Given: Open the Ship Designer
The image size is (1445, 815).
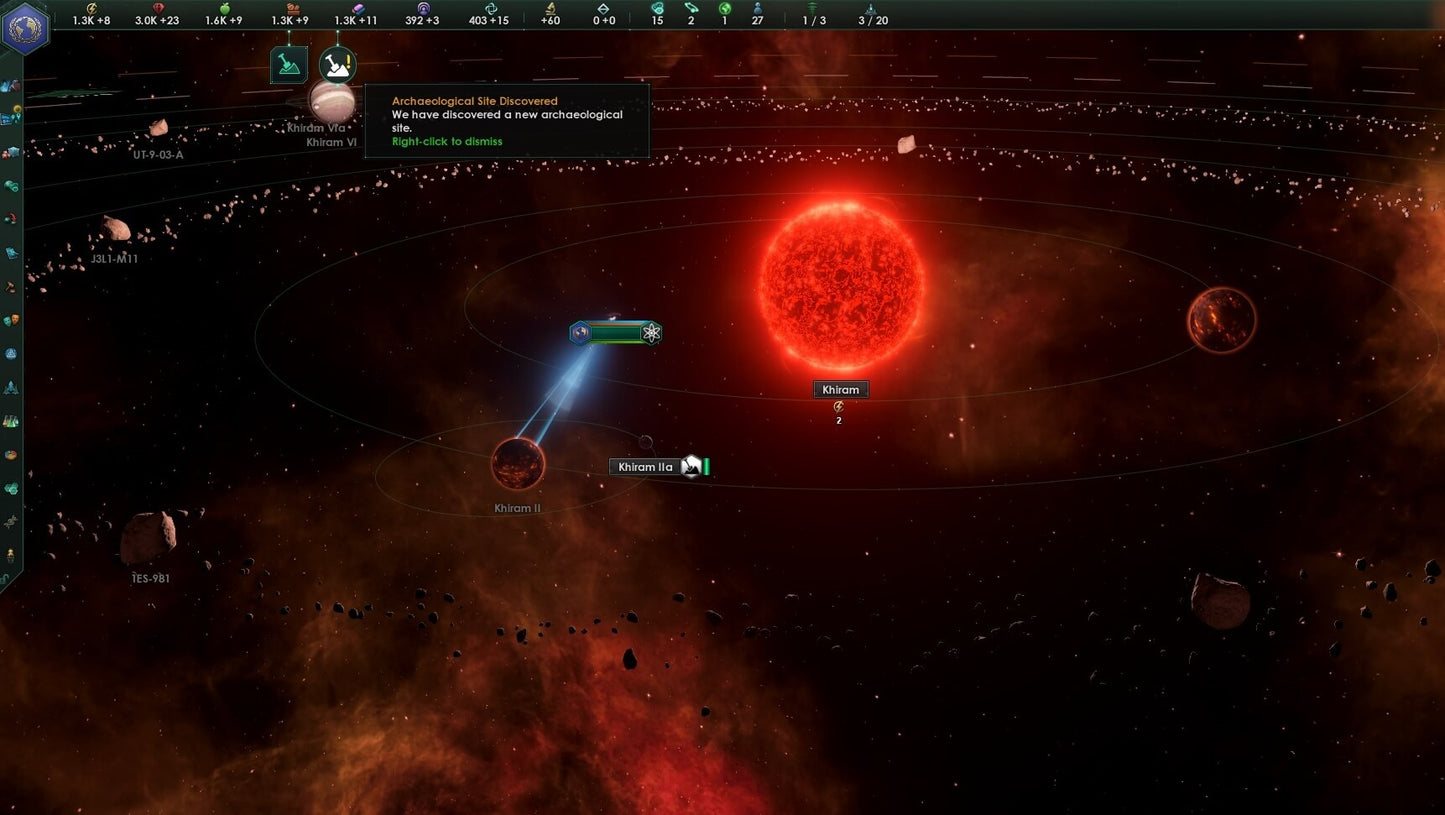Looking at the screenshot, I should [x=12, y=388].
